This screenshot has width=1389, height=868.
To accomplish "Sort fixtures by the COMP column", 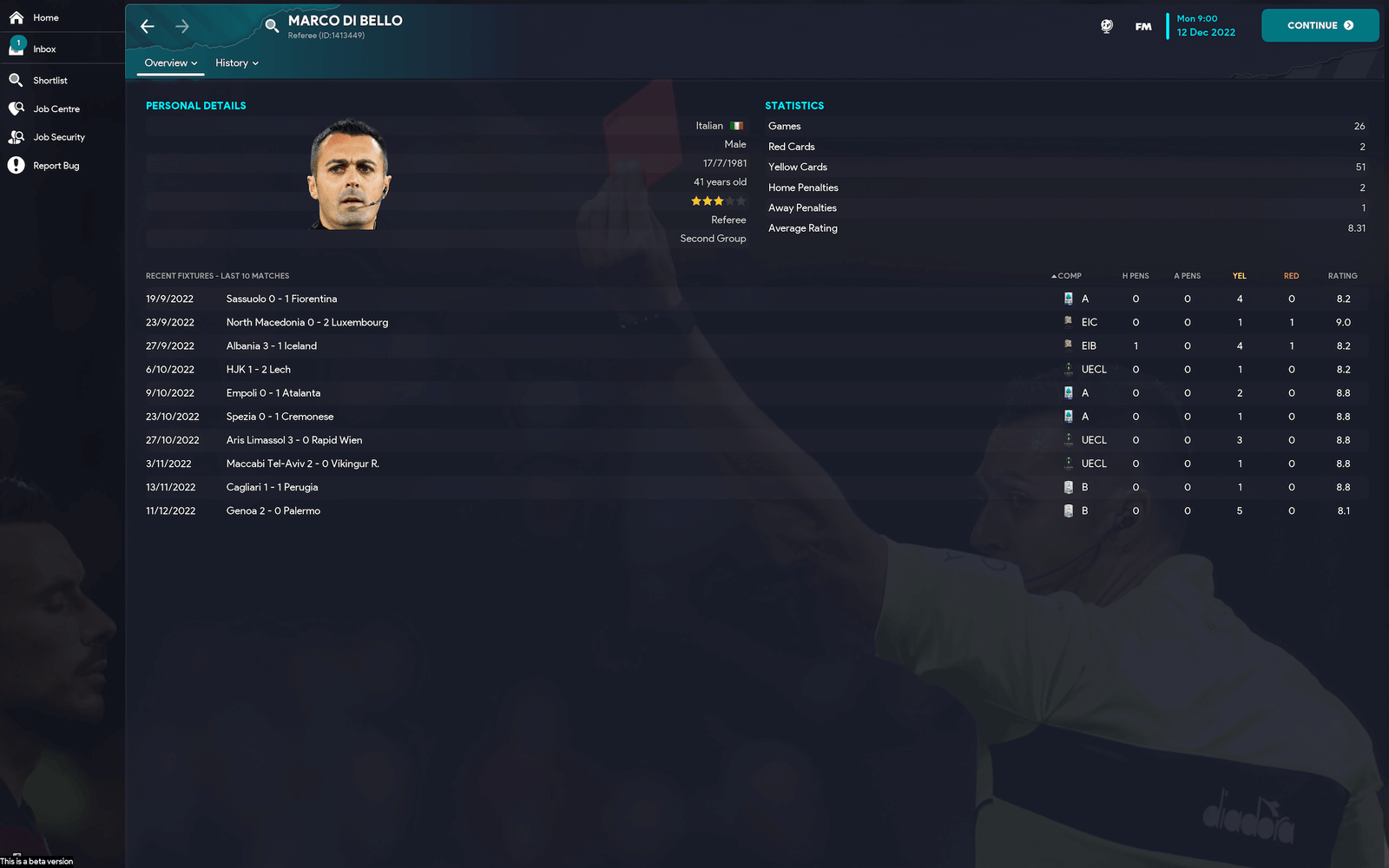I will coord(1069,276).
